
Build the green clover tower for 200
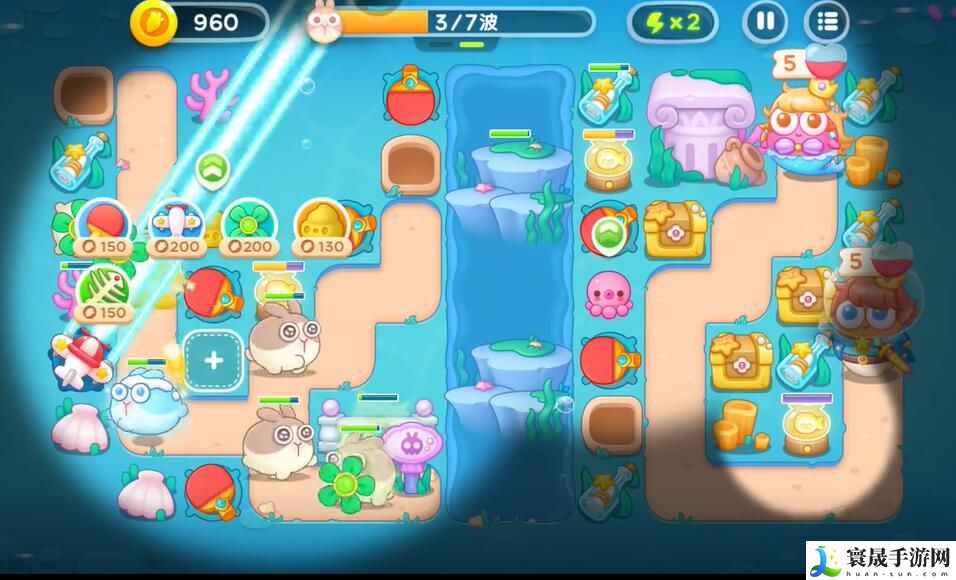coord(246,224)
